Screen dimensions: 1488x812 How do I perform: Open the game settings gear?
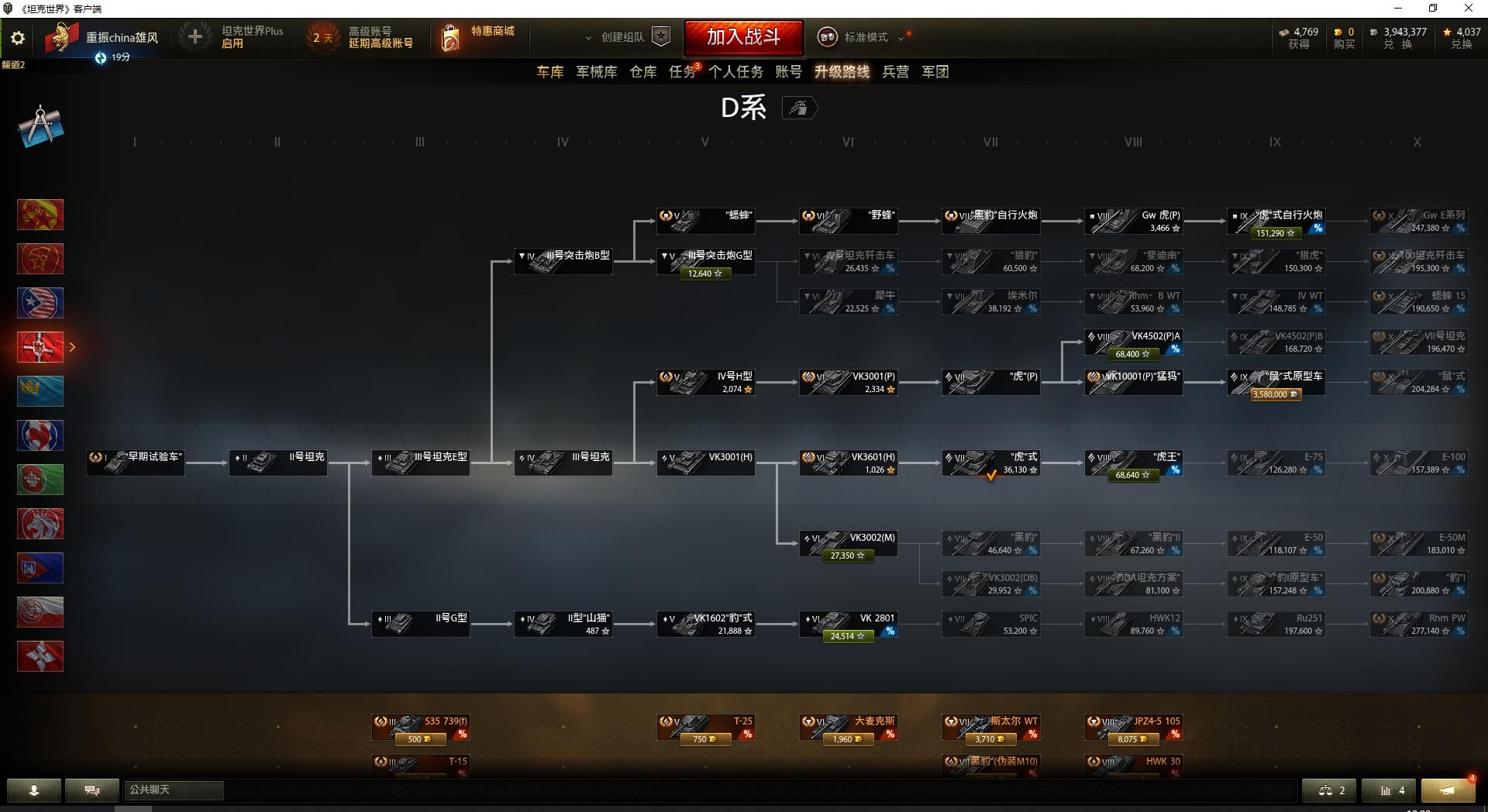pyautogui.click(x=17, y=37)
